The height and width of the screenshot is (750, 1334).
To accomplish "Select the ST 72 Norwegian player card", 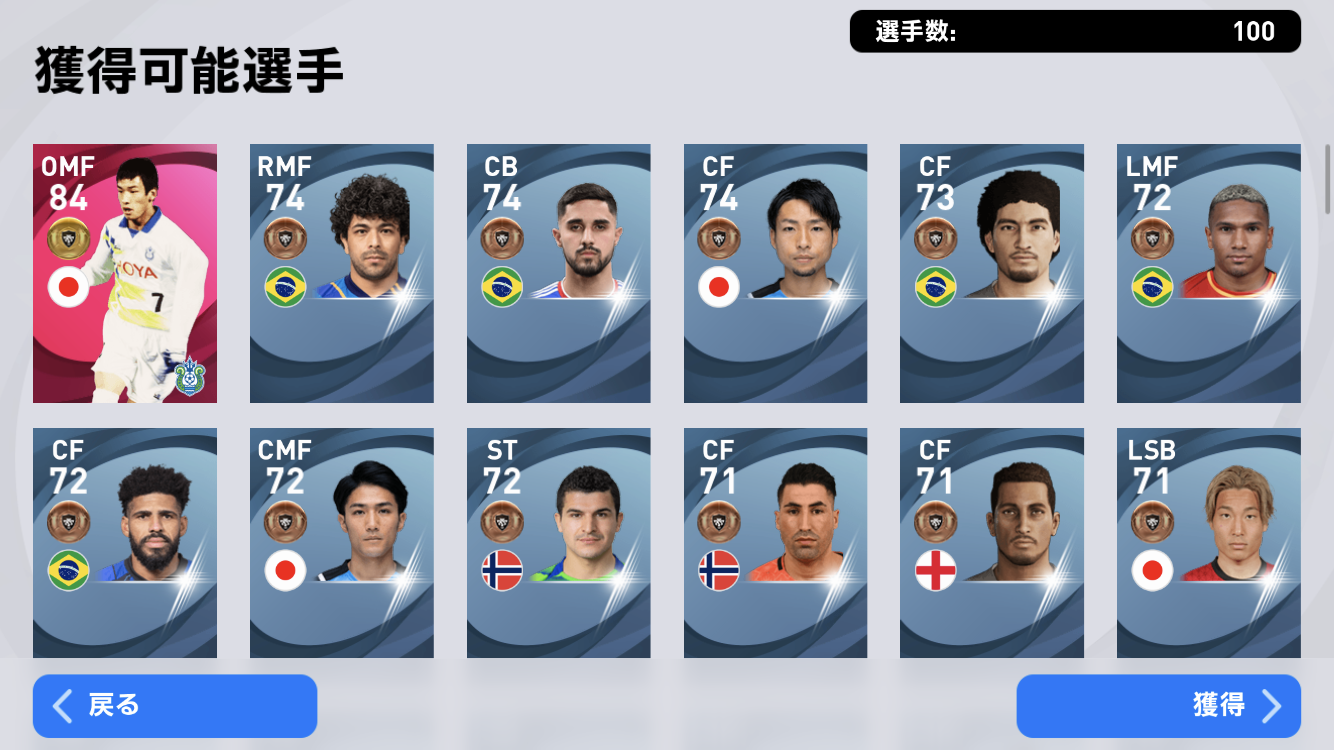I will click(559, 543).
